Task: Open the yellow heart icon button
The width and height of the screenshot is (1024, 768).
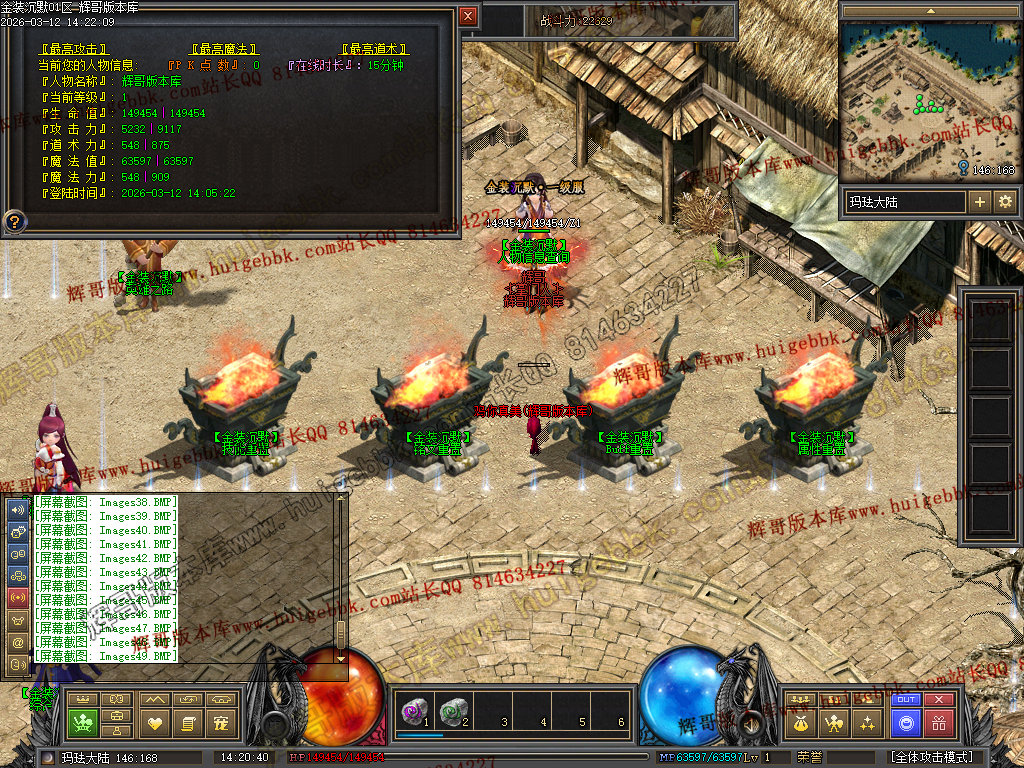Action: click(x=153, y=722)
